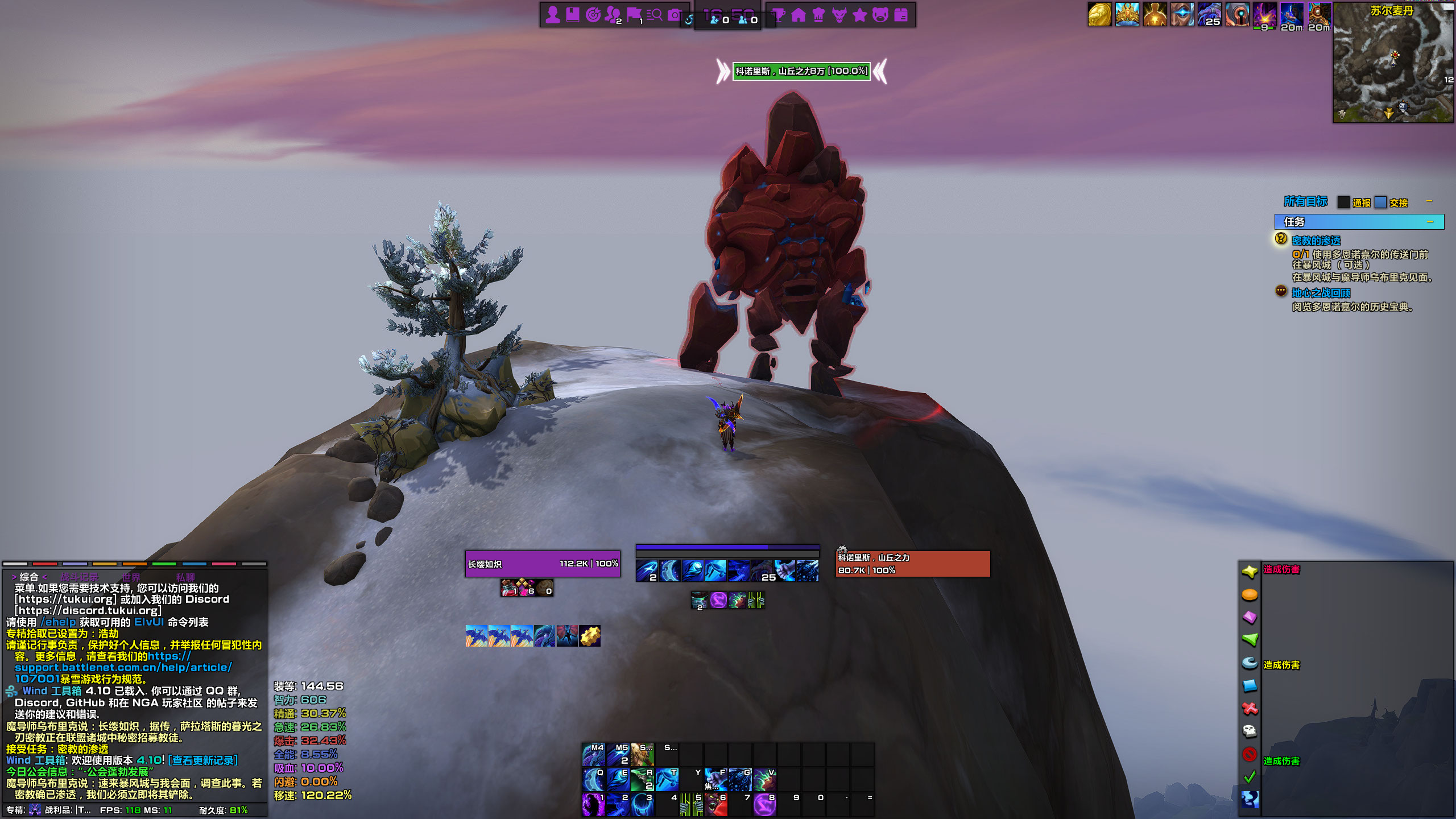The height and width of the screenshot is (819, 1456).
Task: Click the house icon in the top bar
Action: [799, 15]
